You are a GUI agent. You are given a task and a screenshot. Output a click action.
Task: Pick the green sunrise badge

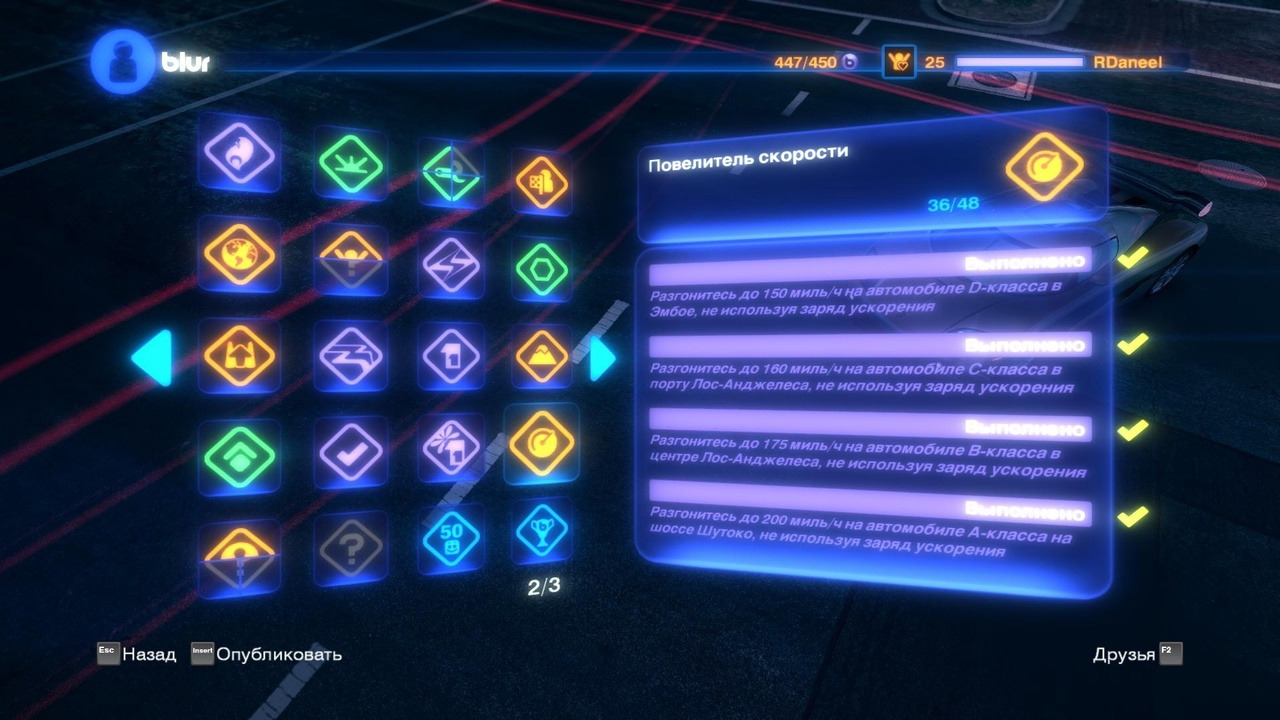(x=350, y=162)
